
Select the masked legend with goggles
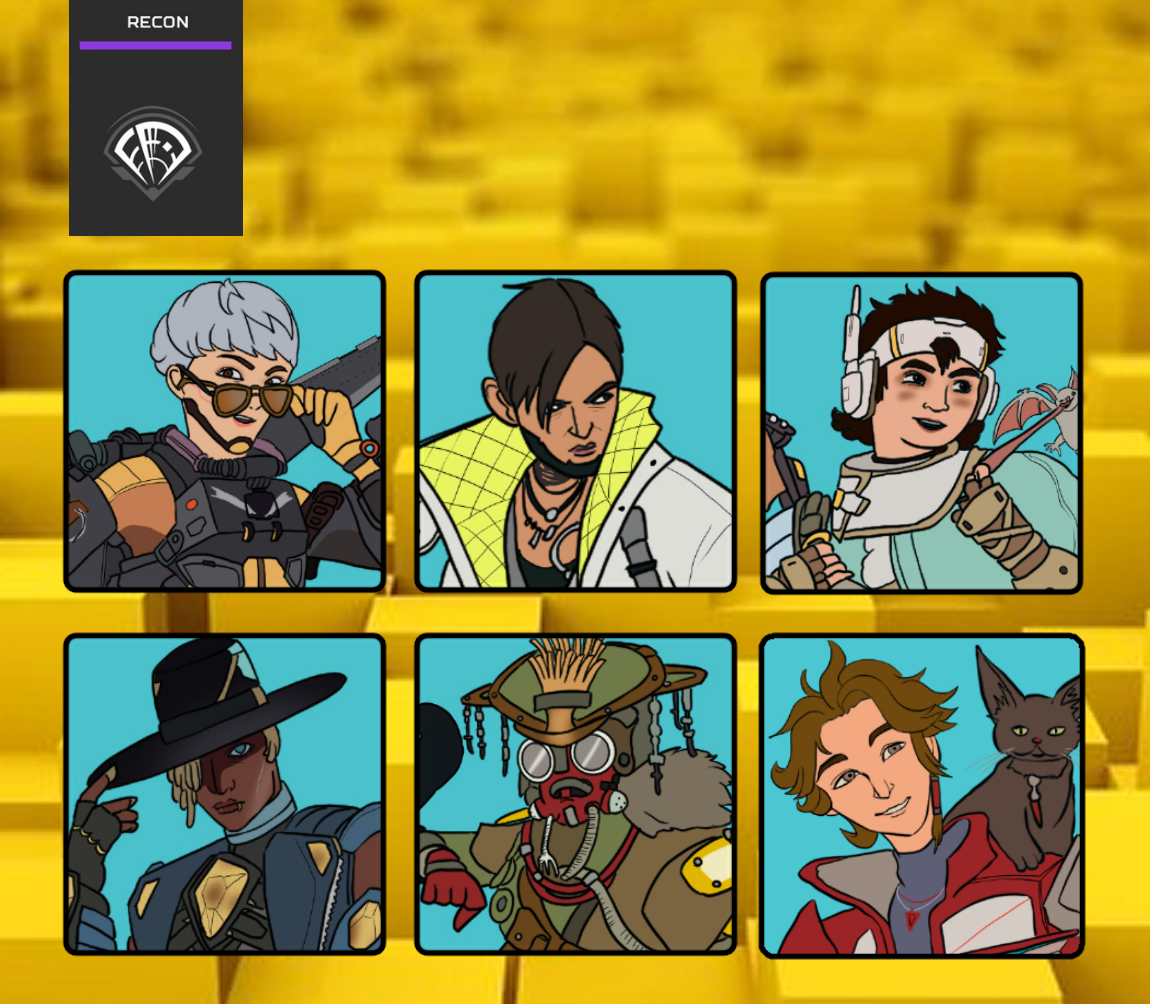point(575,794)
